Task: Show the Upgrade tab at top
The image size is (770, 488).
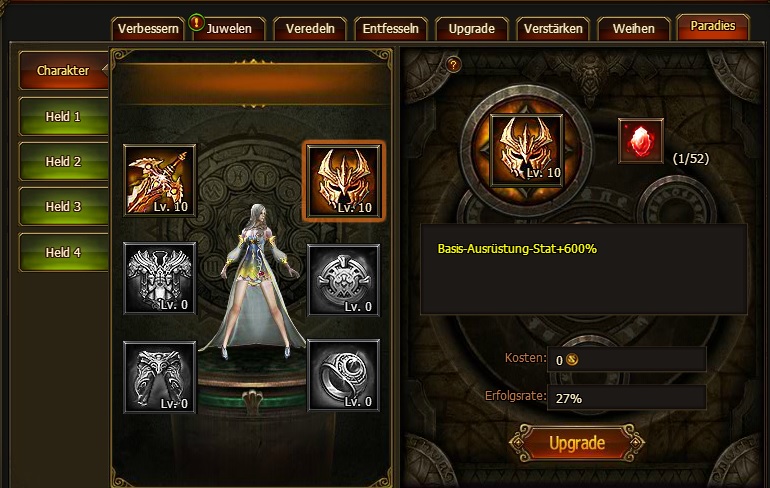Action: pos(472,28)
